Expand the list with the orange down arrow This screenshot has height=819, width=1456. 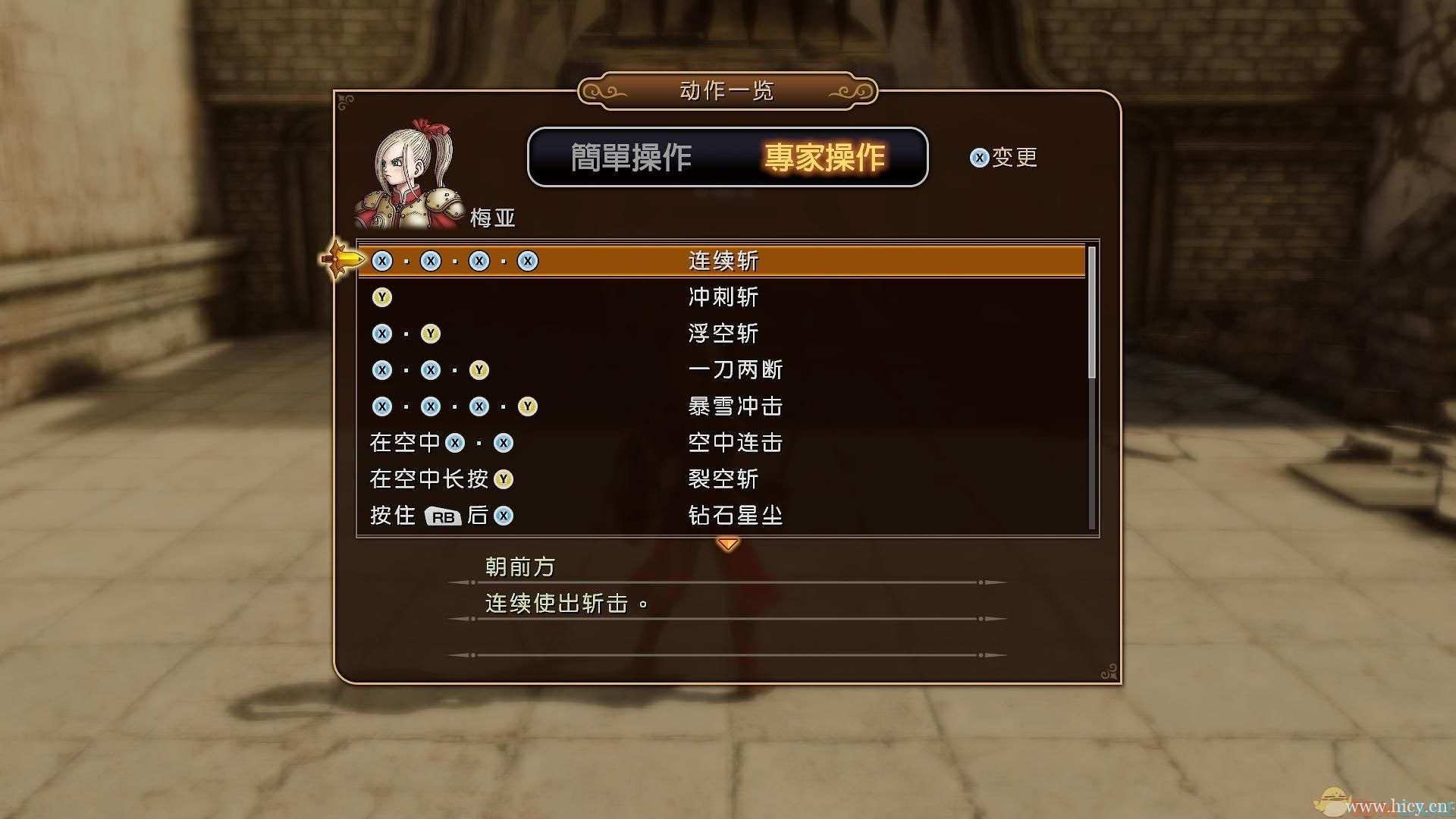727,542
